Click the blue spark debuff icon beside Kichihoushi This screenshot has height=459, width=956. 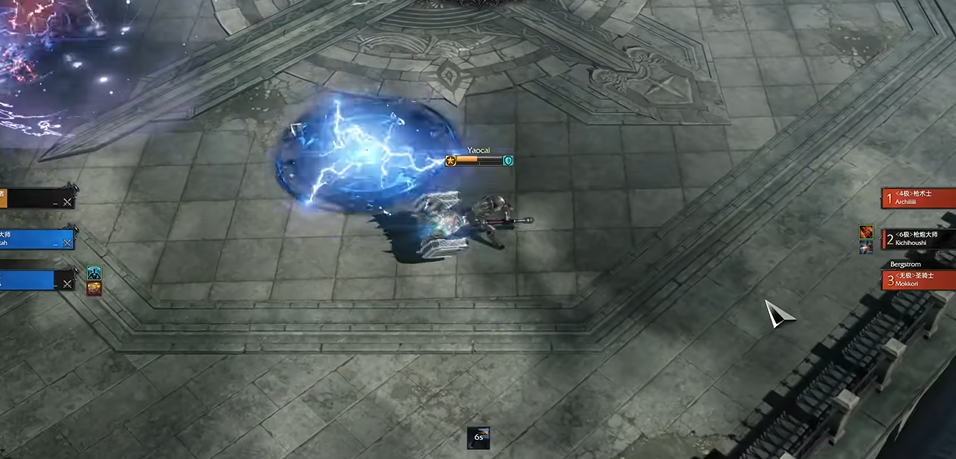(866, 247)
